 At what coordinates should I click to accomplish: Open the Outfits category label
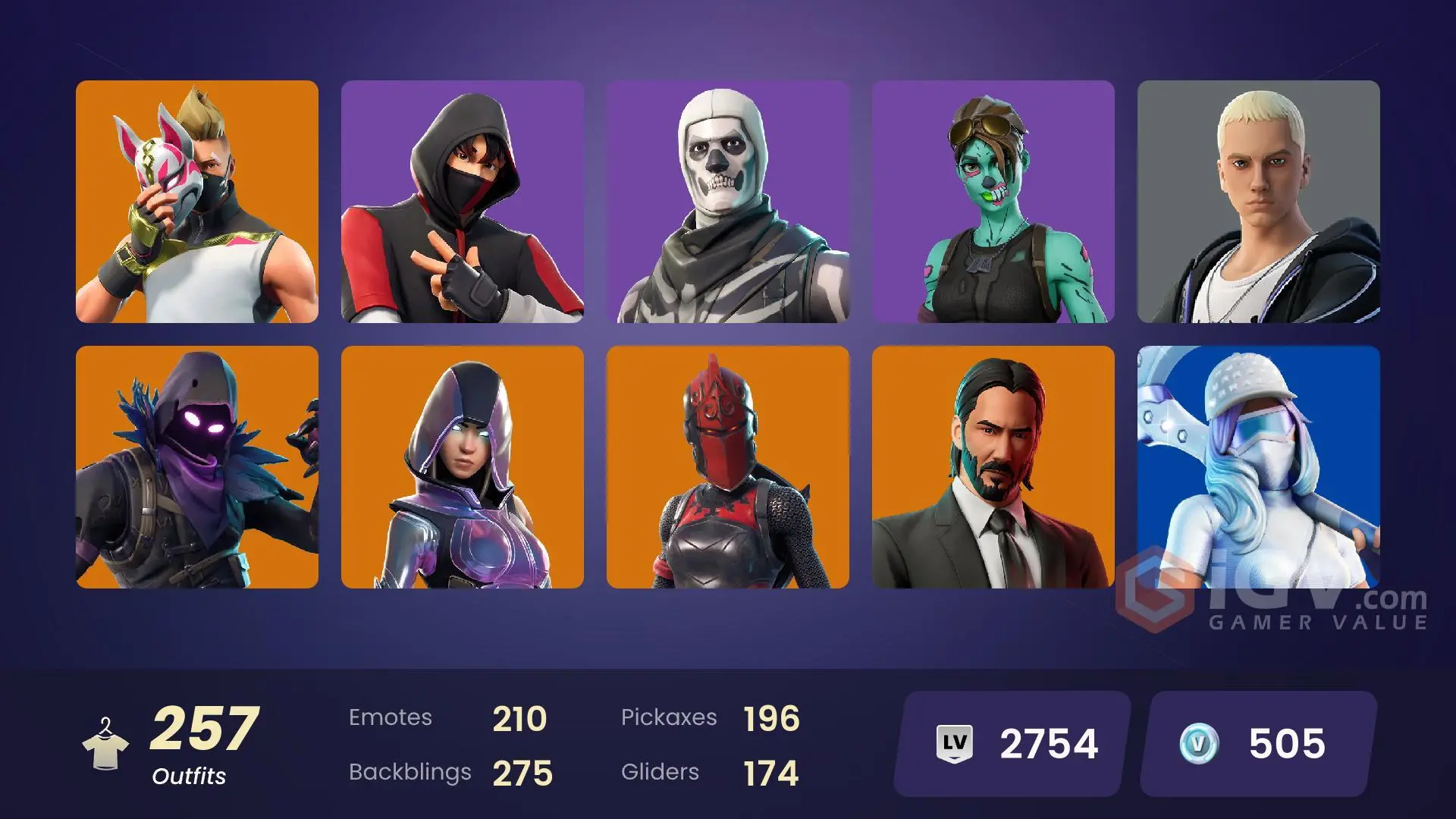189,777
